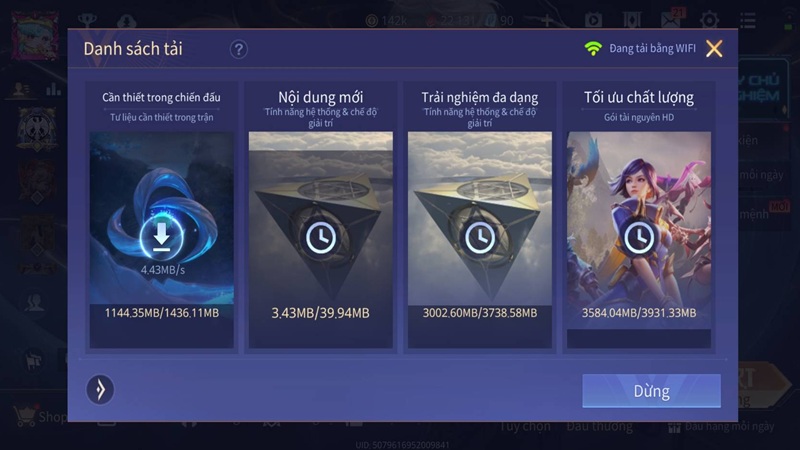Select the Cần thiết trong chiến đấu download card

[161, 216]
